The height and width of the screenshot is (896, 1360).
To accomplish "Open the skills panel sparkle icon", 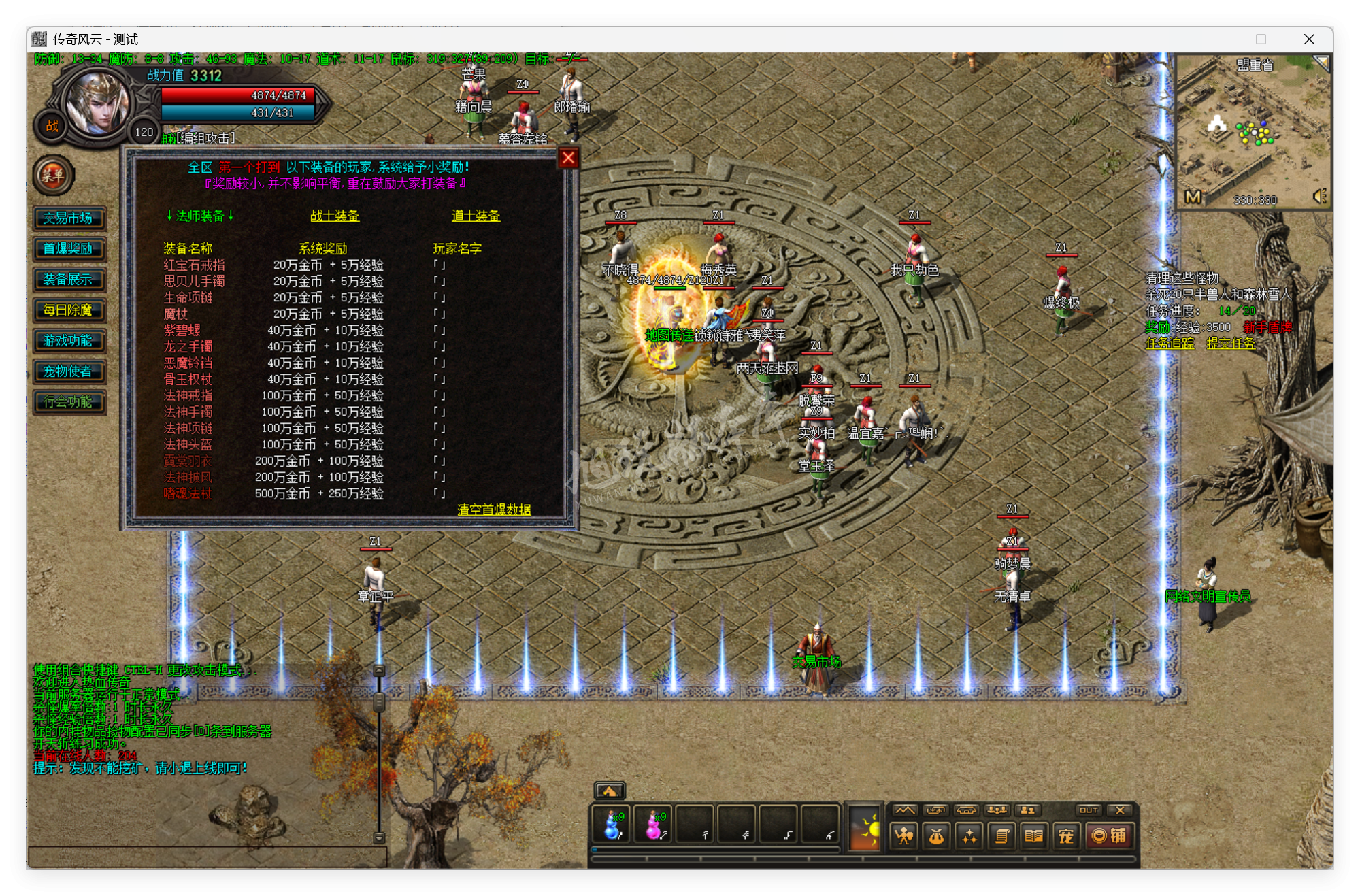I will [969, 835].
